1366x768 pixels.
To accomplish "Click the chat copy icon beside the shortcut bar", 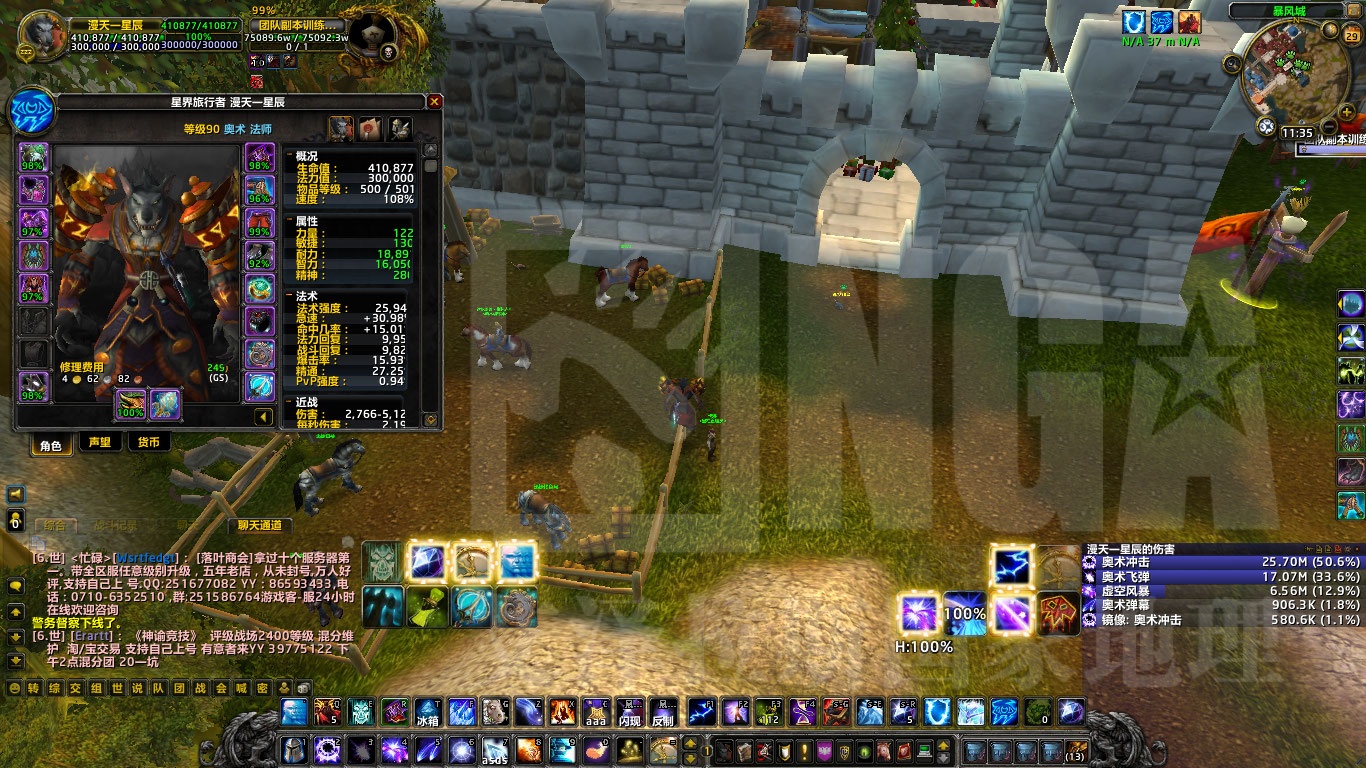I will pos(39,542).
